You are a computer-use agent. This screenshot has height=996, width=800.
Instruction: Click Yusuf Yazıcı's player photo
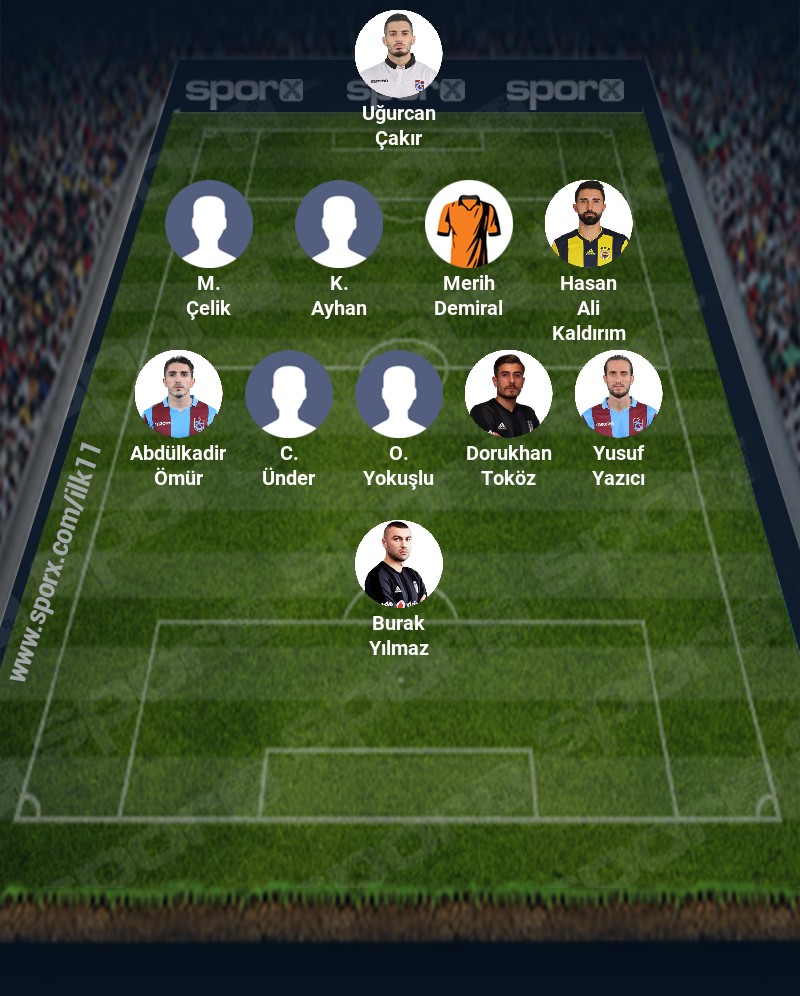[x=619, y=394]
